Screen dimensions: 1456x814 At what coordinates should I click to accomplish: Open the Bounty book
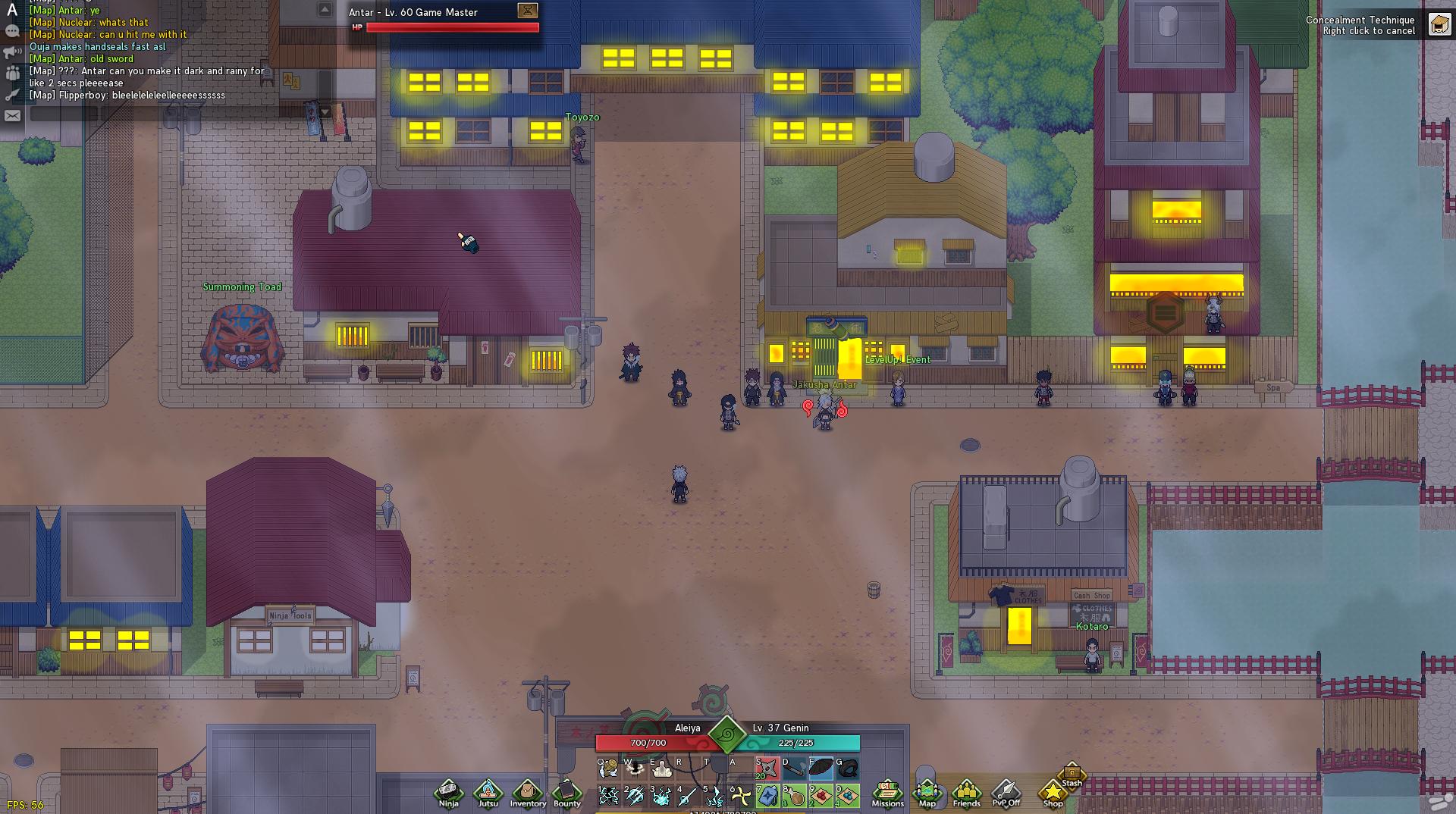(x=566, y=793)
